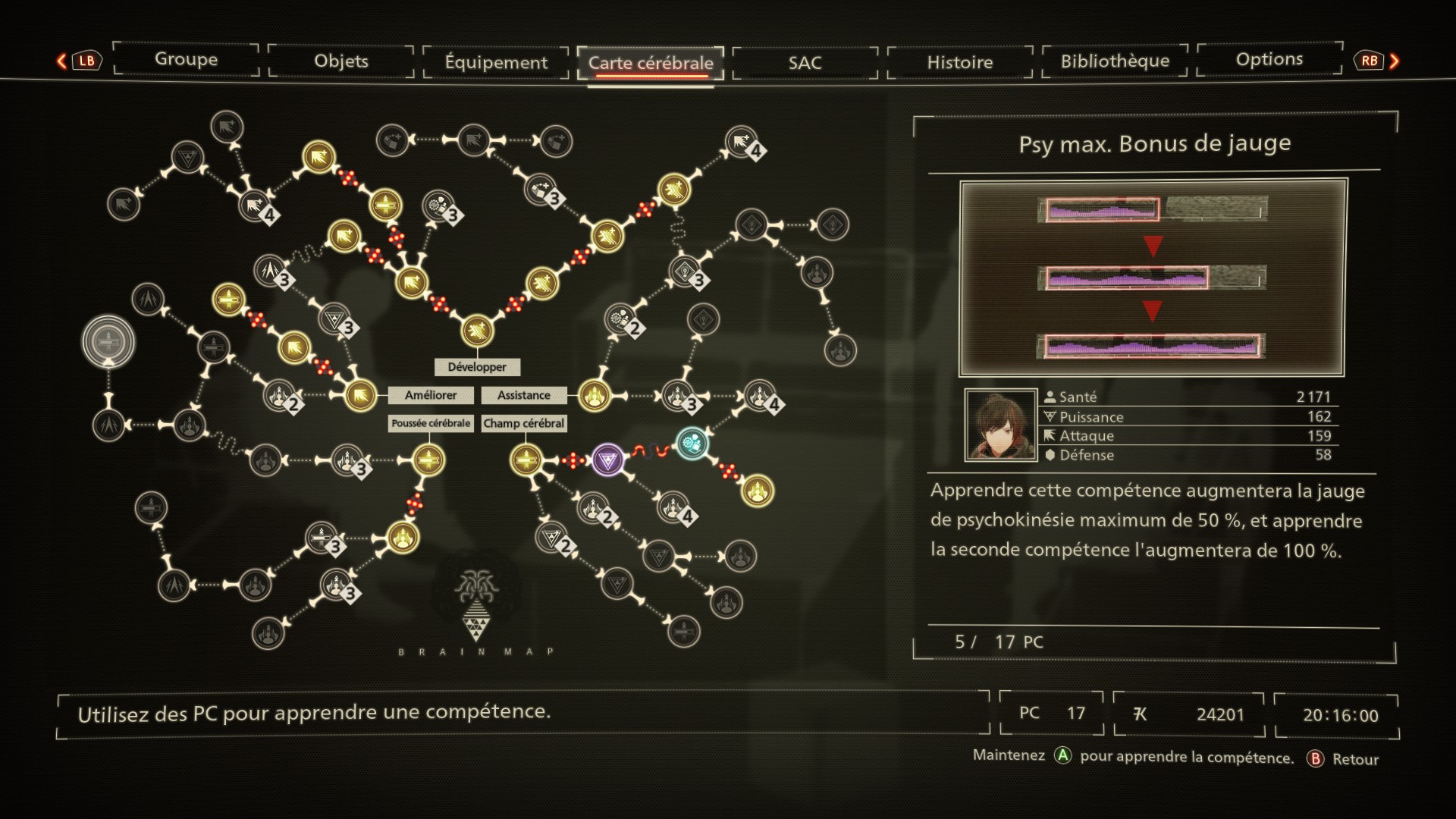This screenshot has width=1456, height=819.
Task: Select the teal glowing skill node
Action: coord(692,444)
